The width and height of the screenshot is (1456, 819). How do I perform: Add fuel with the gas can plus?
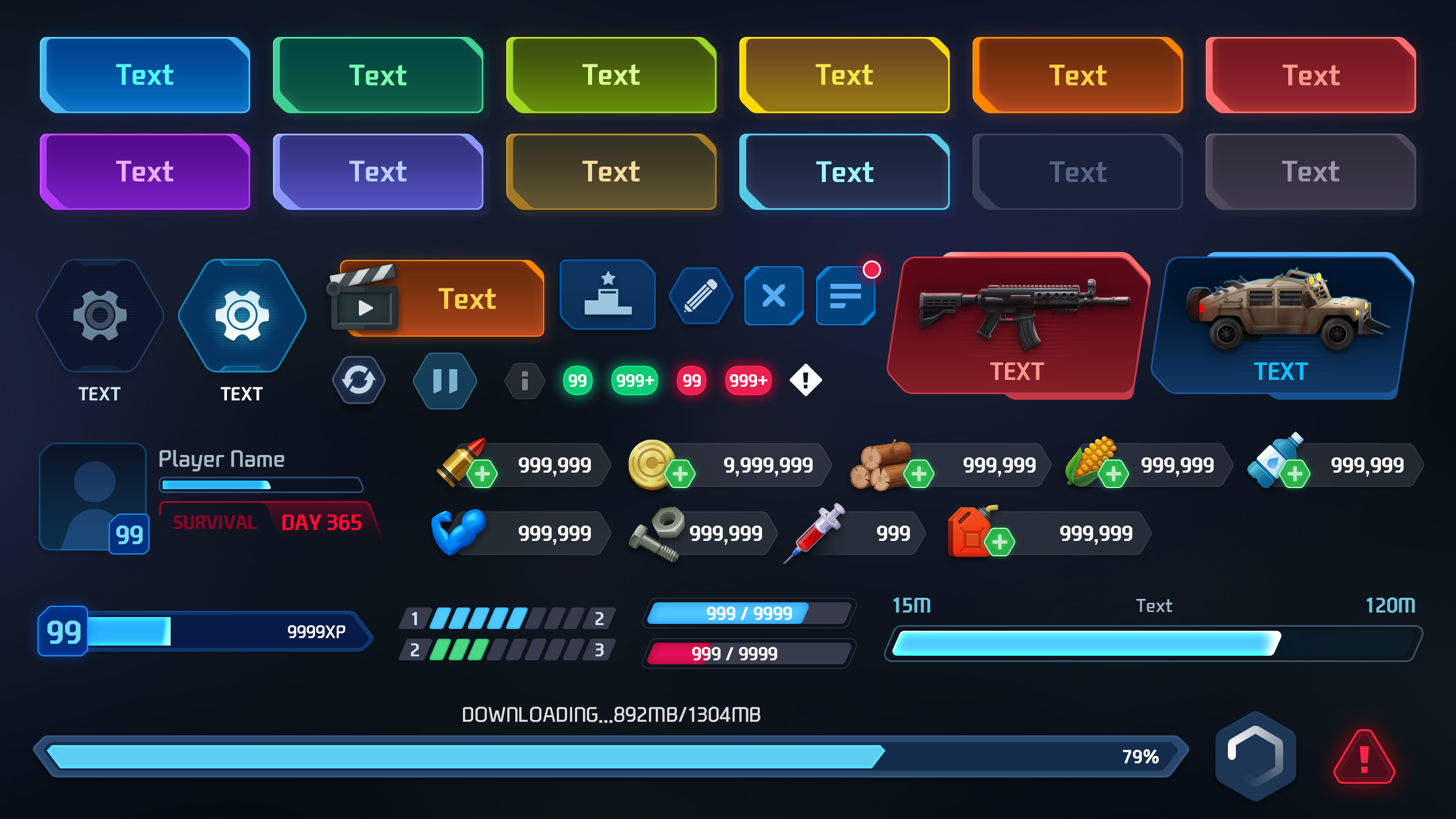[1000, 542]
